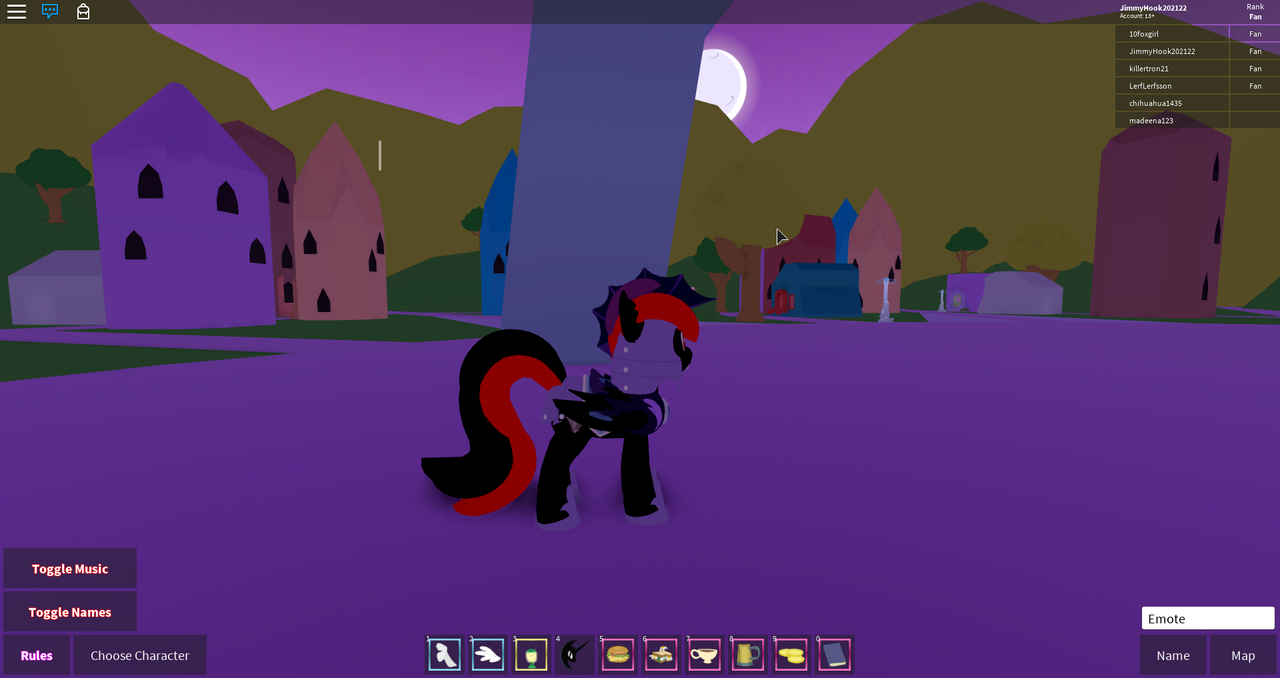The image size is (1280, 678).
Task: Select the black unicorn head slot
Action: 575,655
